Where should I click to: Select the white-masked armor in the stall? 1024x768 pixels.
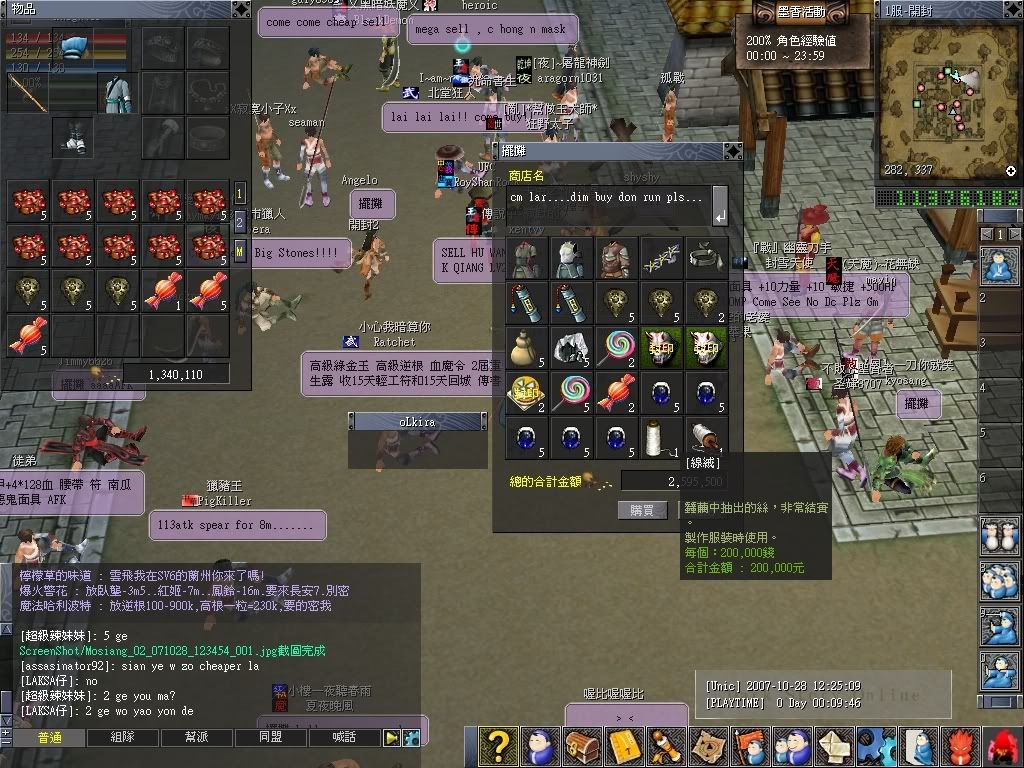coord(570,257)
